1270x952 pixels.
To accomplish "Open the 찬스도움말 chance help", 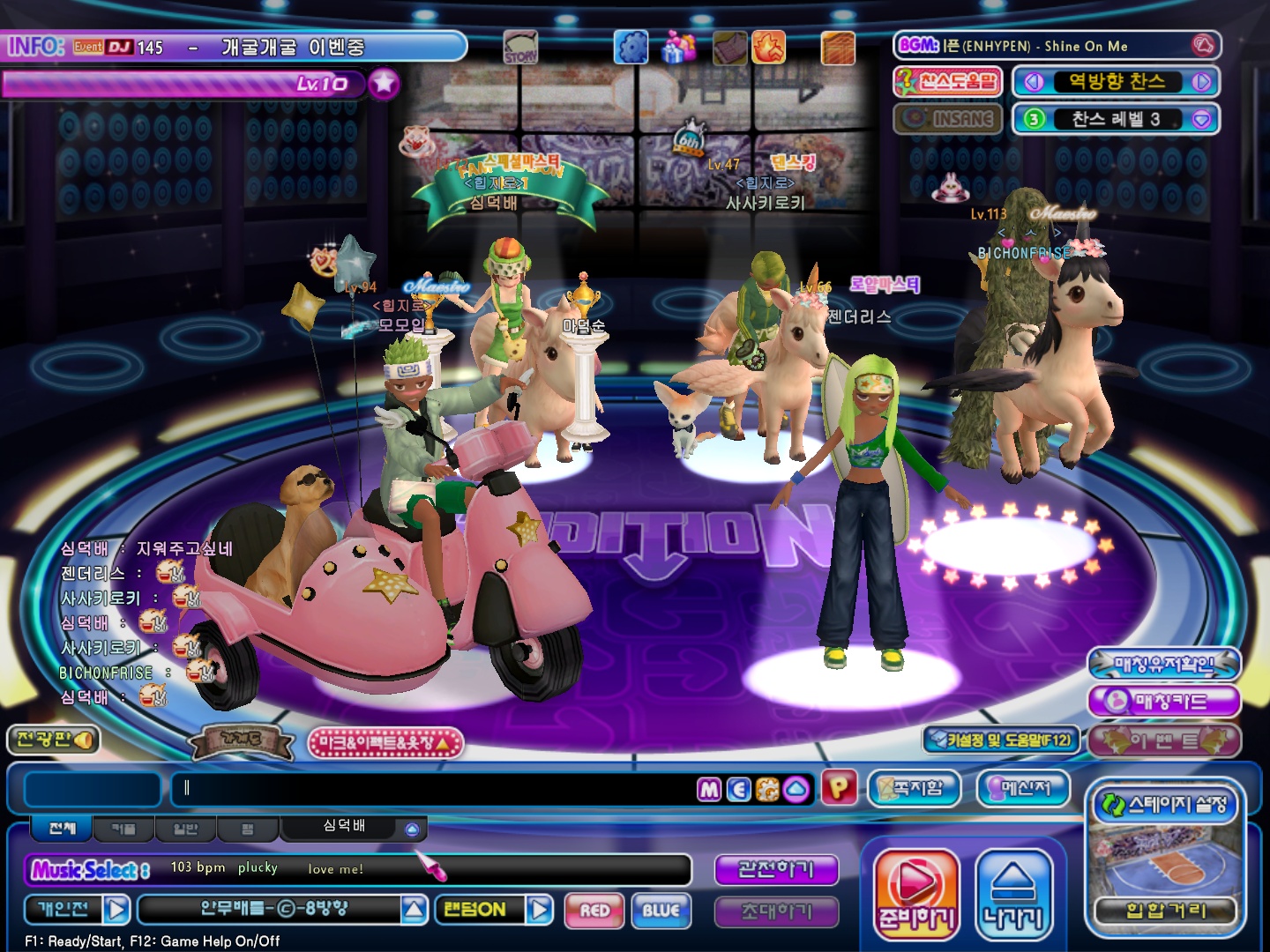I will click(947, 82).
